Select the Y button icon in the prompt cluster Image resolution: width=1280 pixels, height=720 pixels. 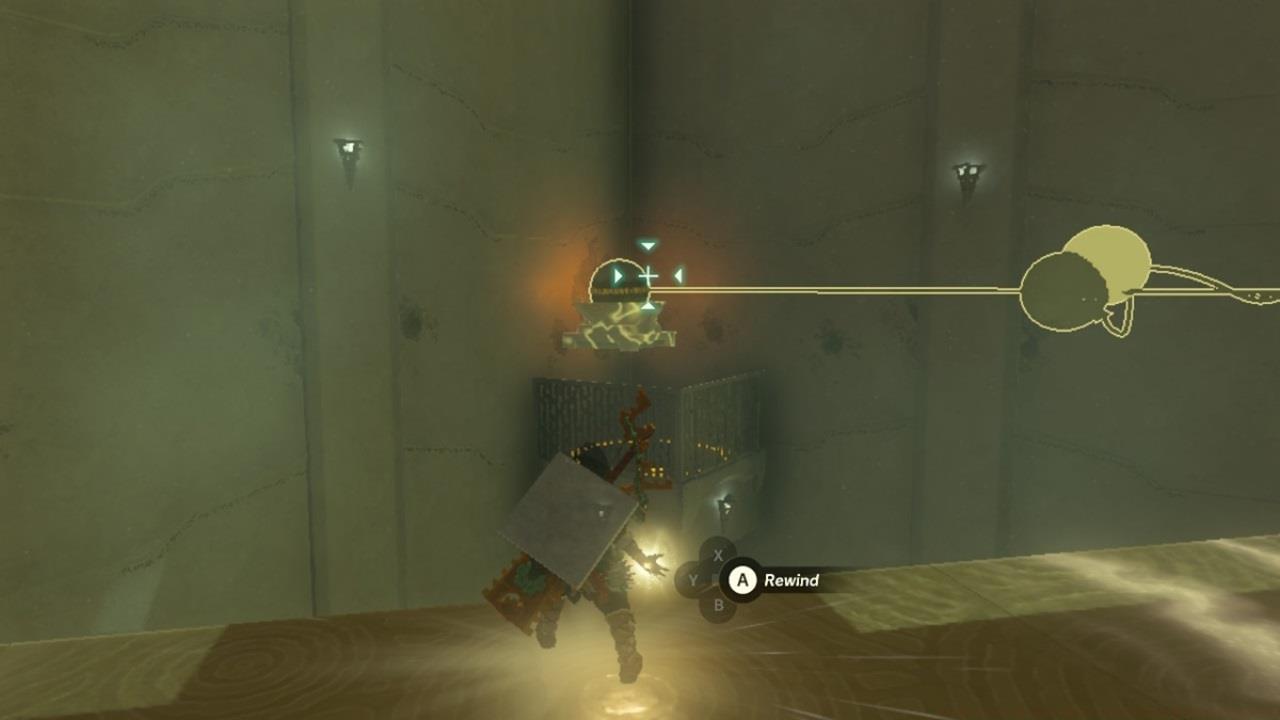coord(693,580)
